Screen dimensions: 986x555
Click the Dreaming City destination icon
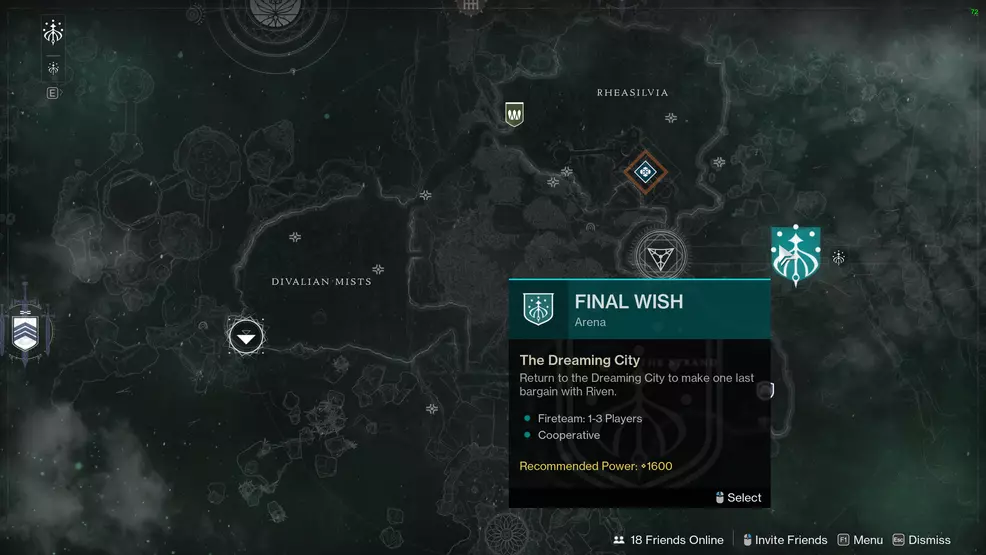pyautogui.click(x=54, y=33)
